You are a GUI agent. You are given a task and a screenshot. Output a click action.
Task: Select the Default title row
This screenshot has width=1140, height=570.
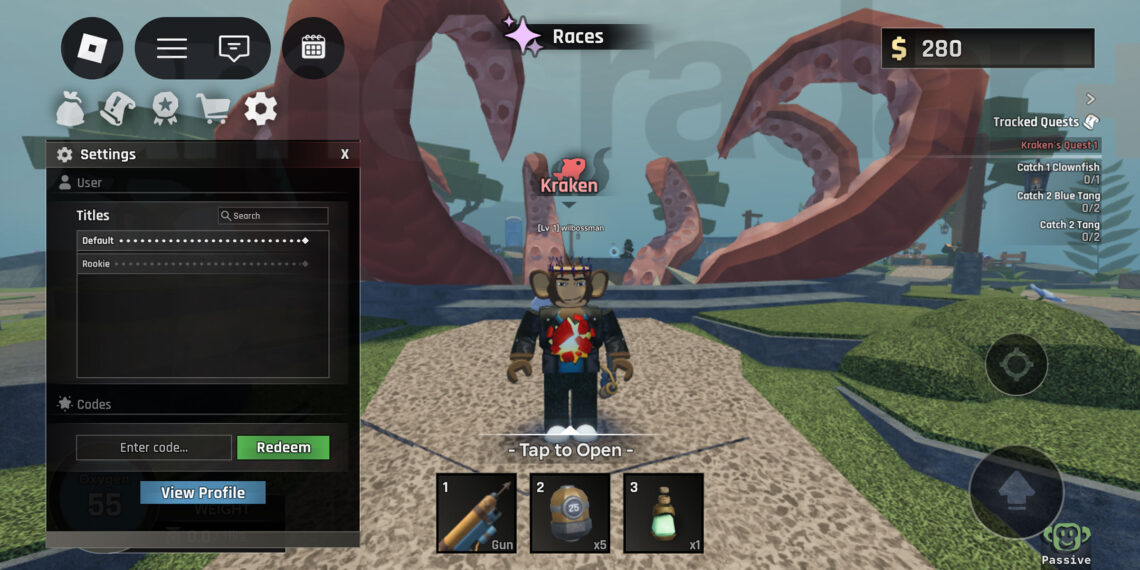pyautogui.click(x=195, y=241)
